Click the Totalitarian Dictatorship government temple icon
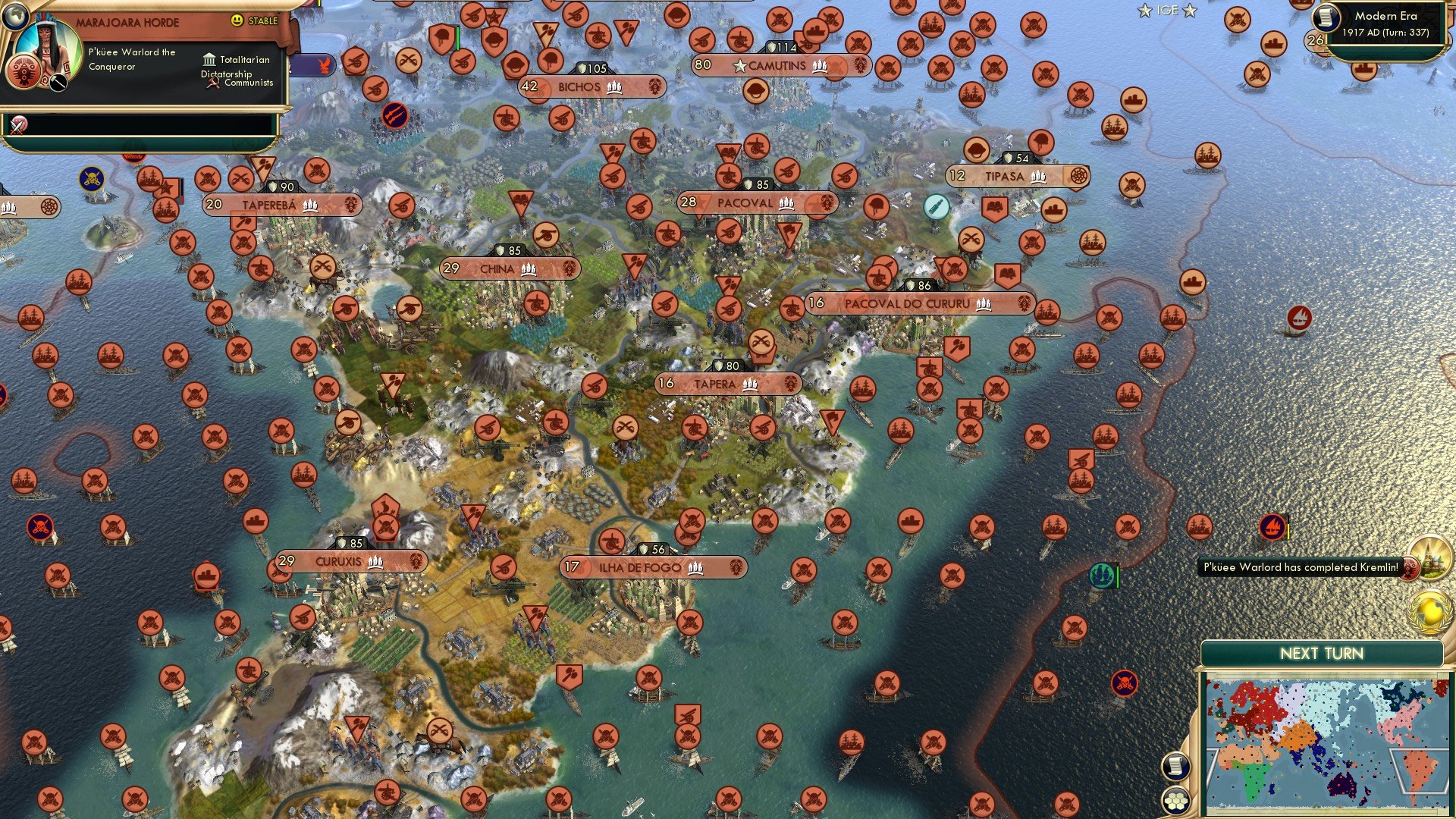Screen dimensions: 1456x819 click(x=209, y=59)
